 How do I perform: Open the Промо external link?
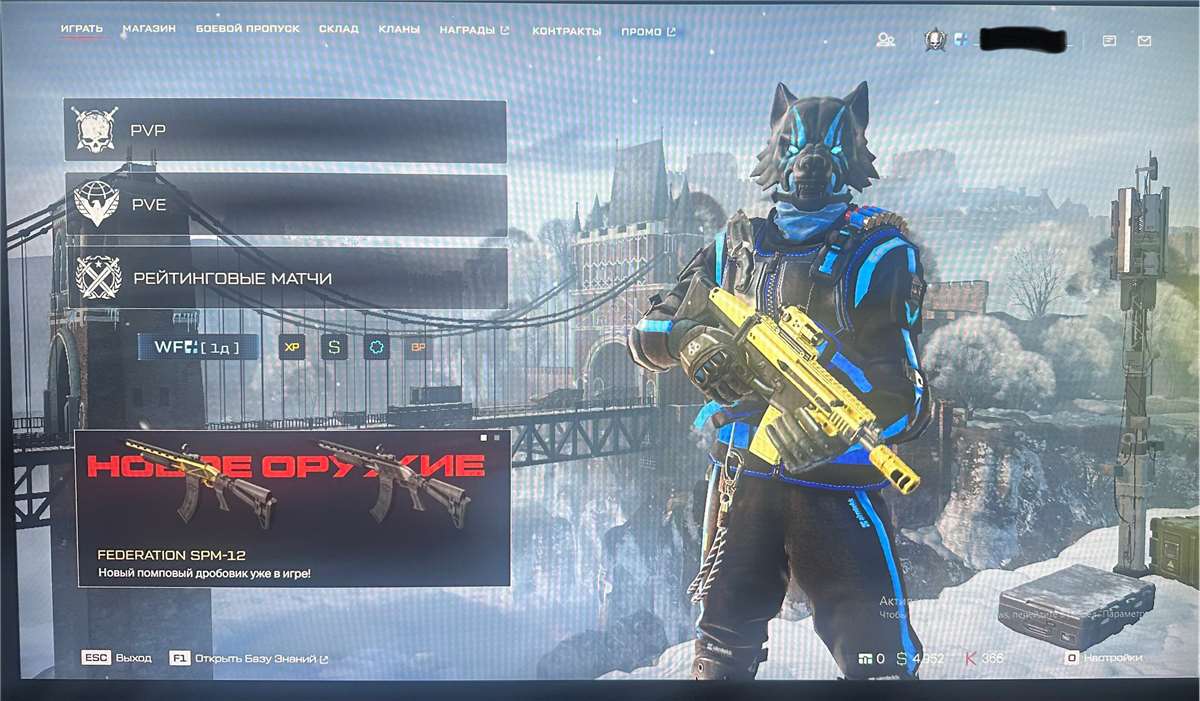(647, 32)
